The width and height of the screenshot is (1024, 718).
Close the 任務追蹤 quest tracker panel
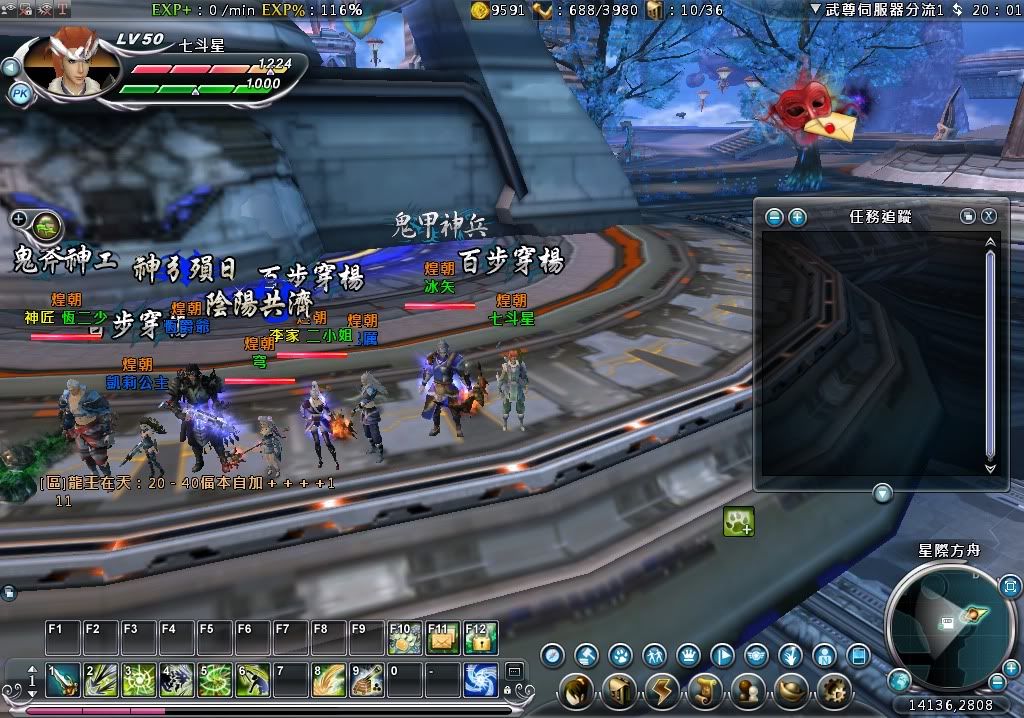(x=988, y=216)
